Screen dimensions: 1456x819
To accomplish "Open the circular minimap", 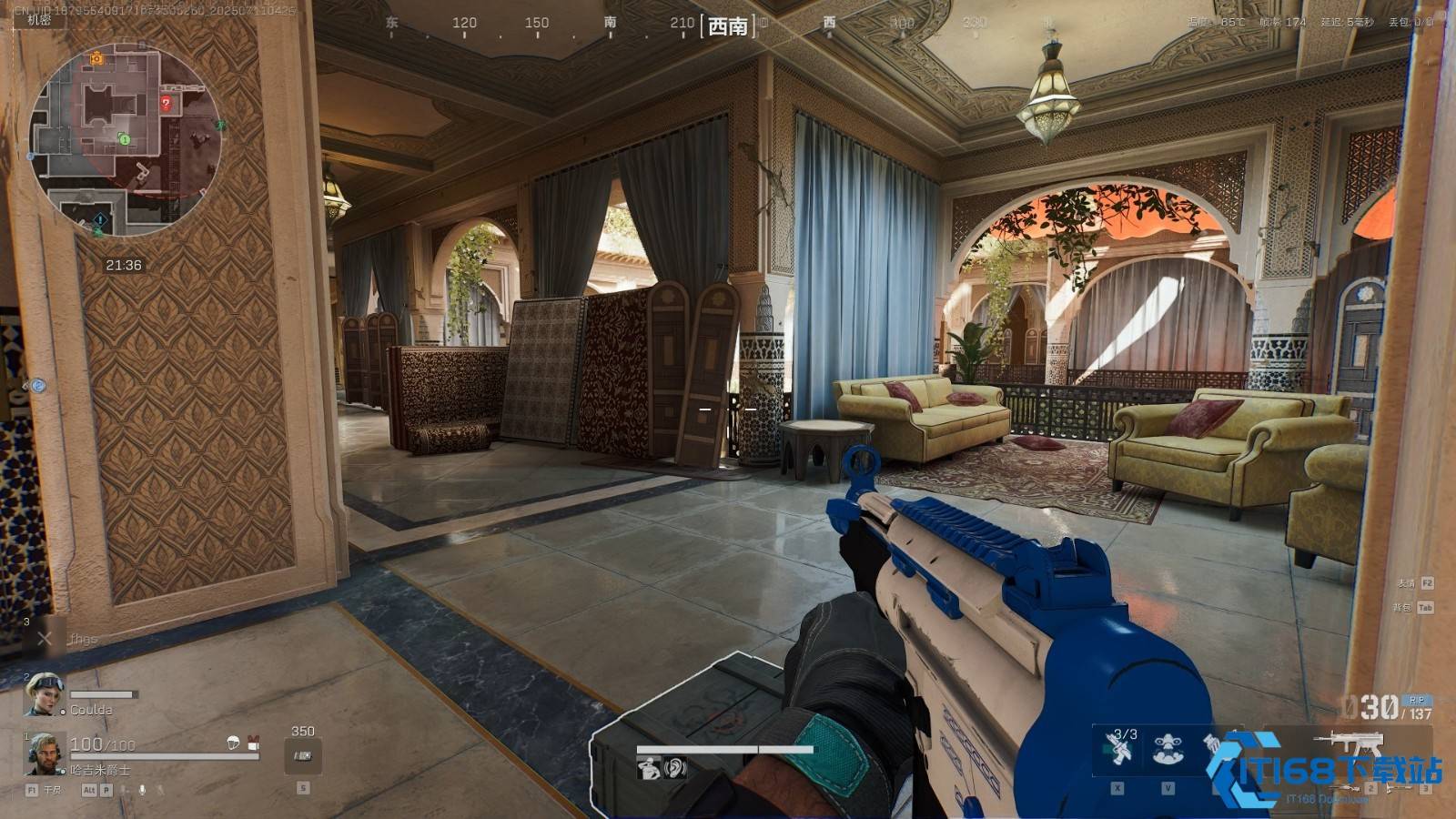I will 125,136.
